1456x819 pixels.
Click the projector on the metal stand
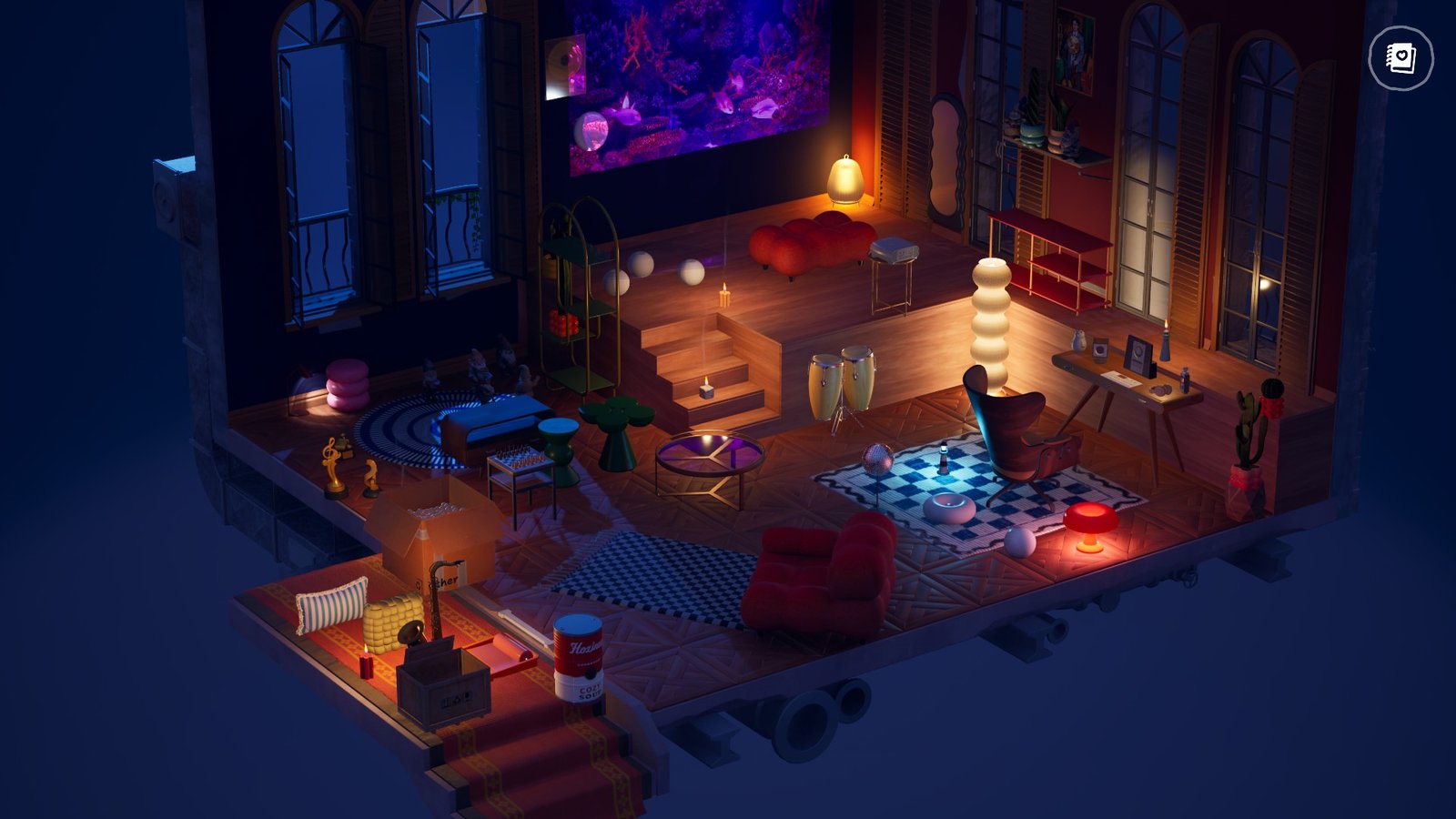895,248
